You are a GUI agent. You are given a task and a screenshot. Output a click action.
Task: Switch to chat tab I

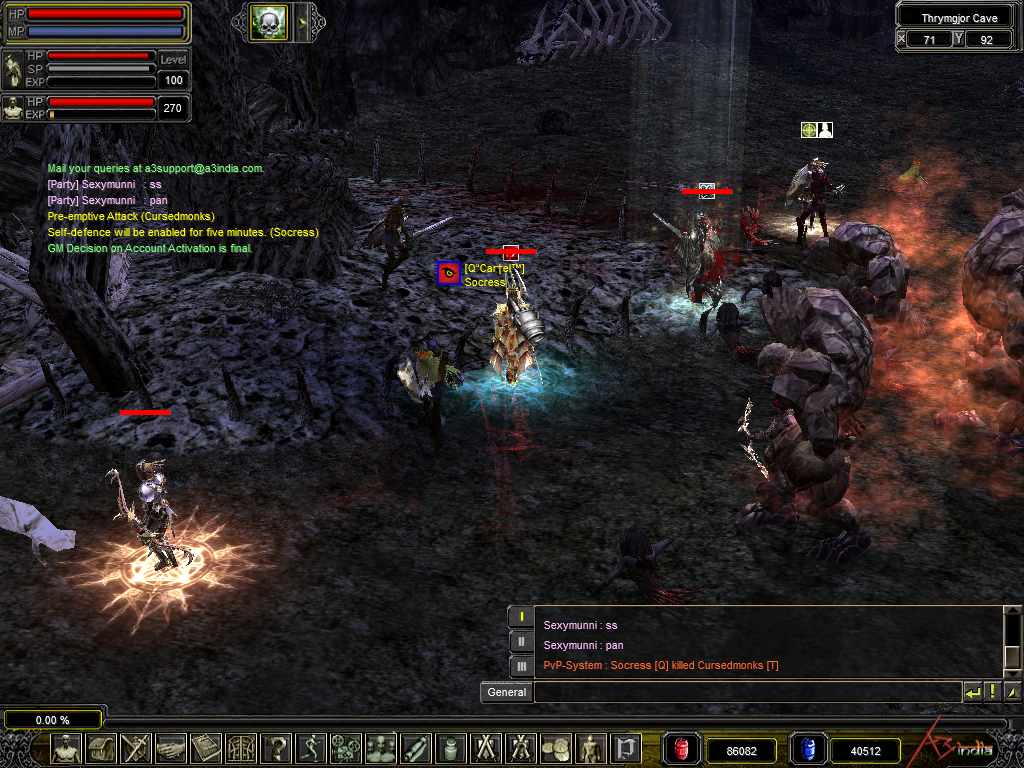click(x=521, y=616)
